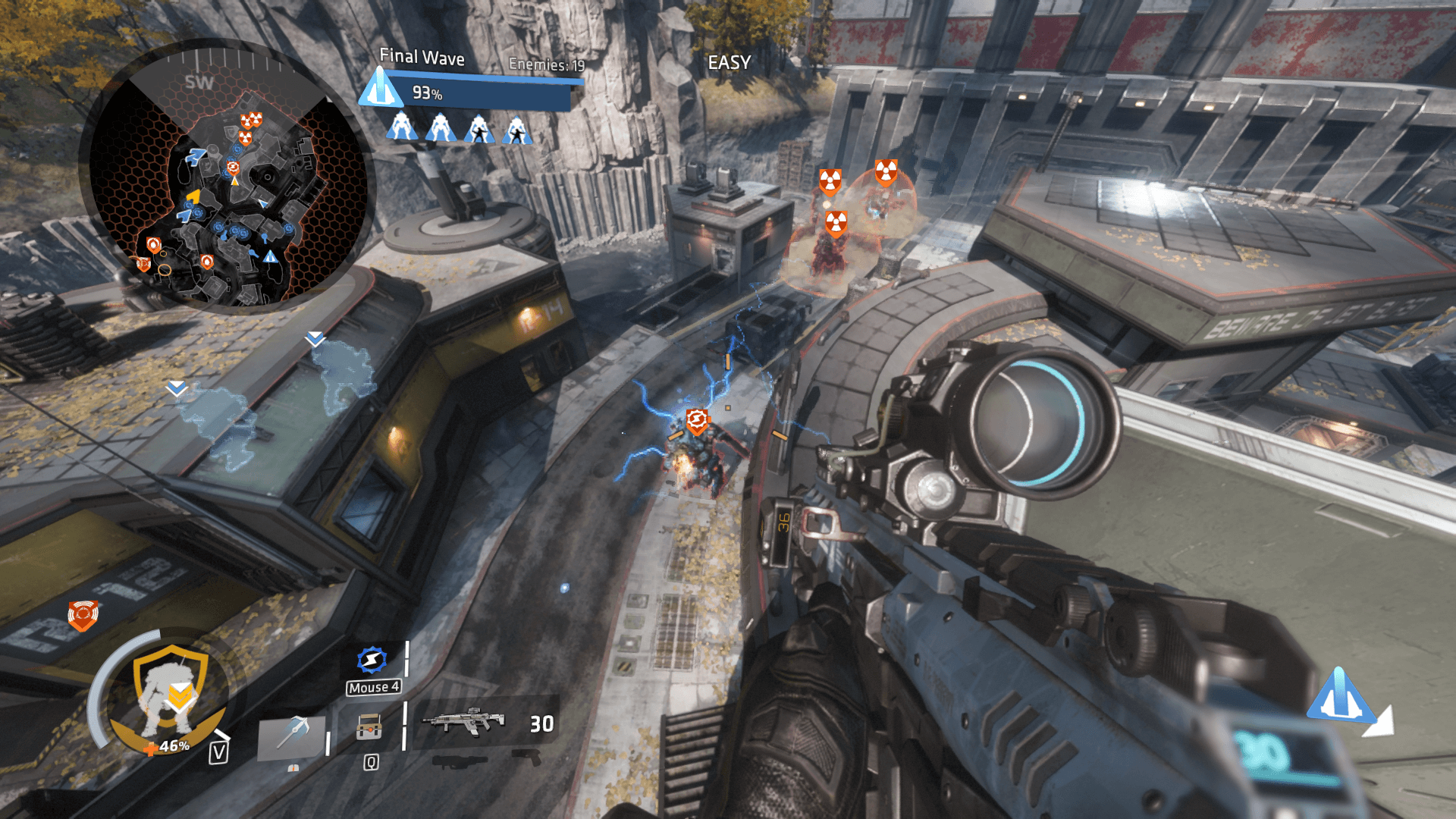Use the blue lightning ordnance icon

[372, 660]
